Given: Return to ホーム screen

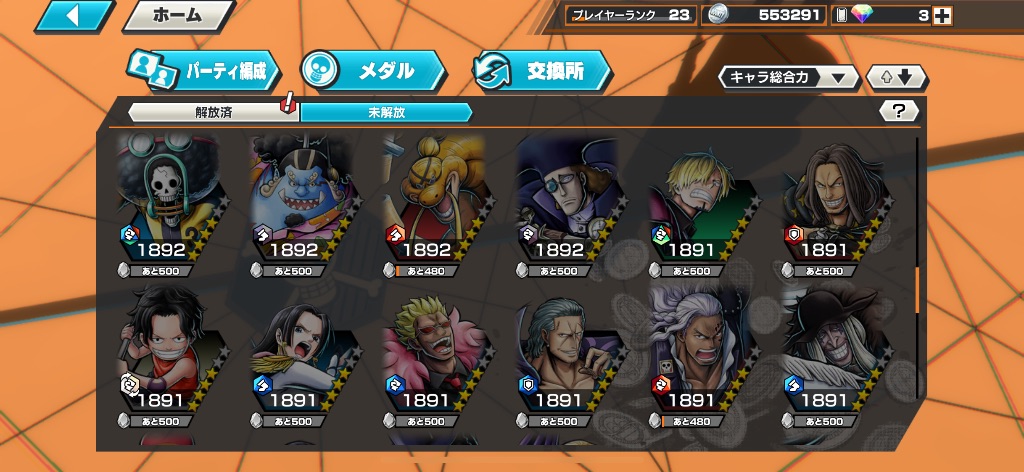Looking at the screenshot, I should point(178,16).
